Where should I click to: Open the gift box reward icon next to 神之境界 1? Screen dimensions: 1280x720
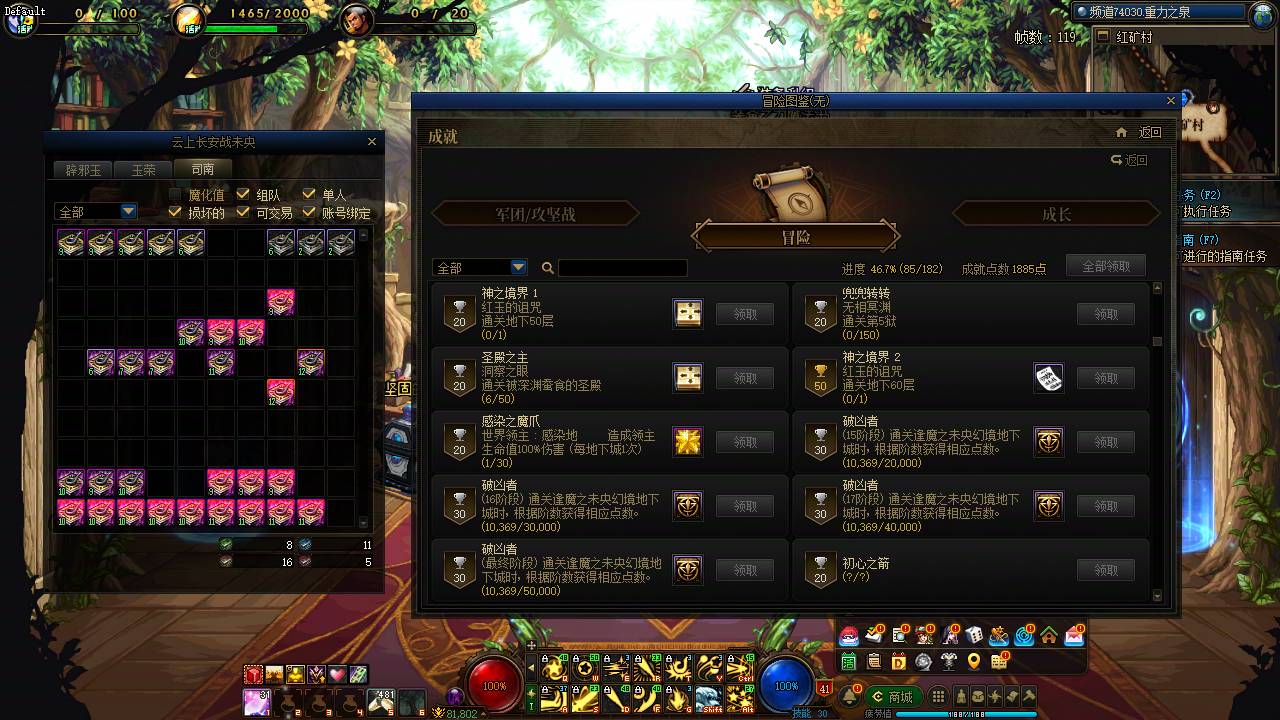(x=687, y=313)
